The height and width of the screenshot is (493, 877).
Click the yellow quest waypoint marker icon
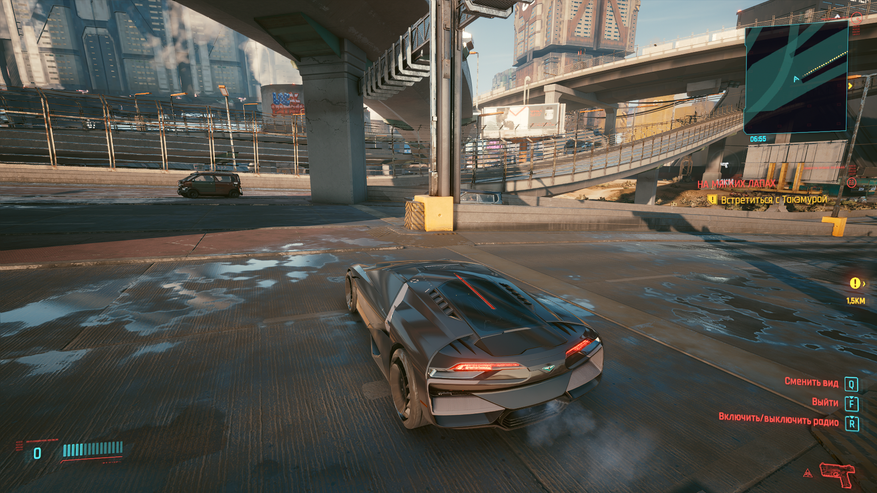[x=855, y=283]
